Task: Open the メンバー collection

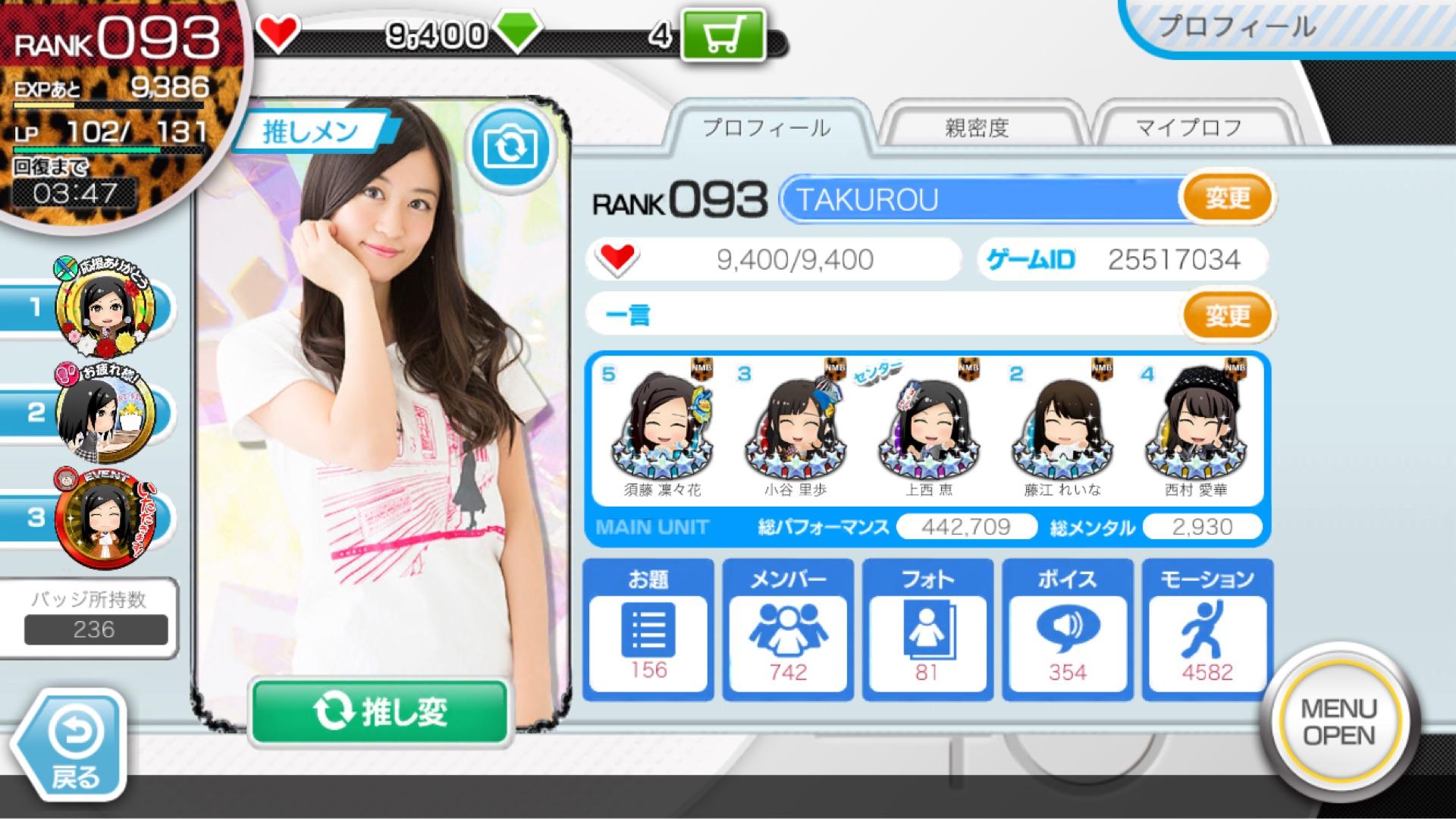Action: tap(788, 629)
